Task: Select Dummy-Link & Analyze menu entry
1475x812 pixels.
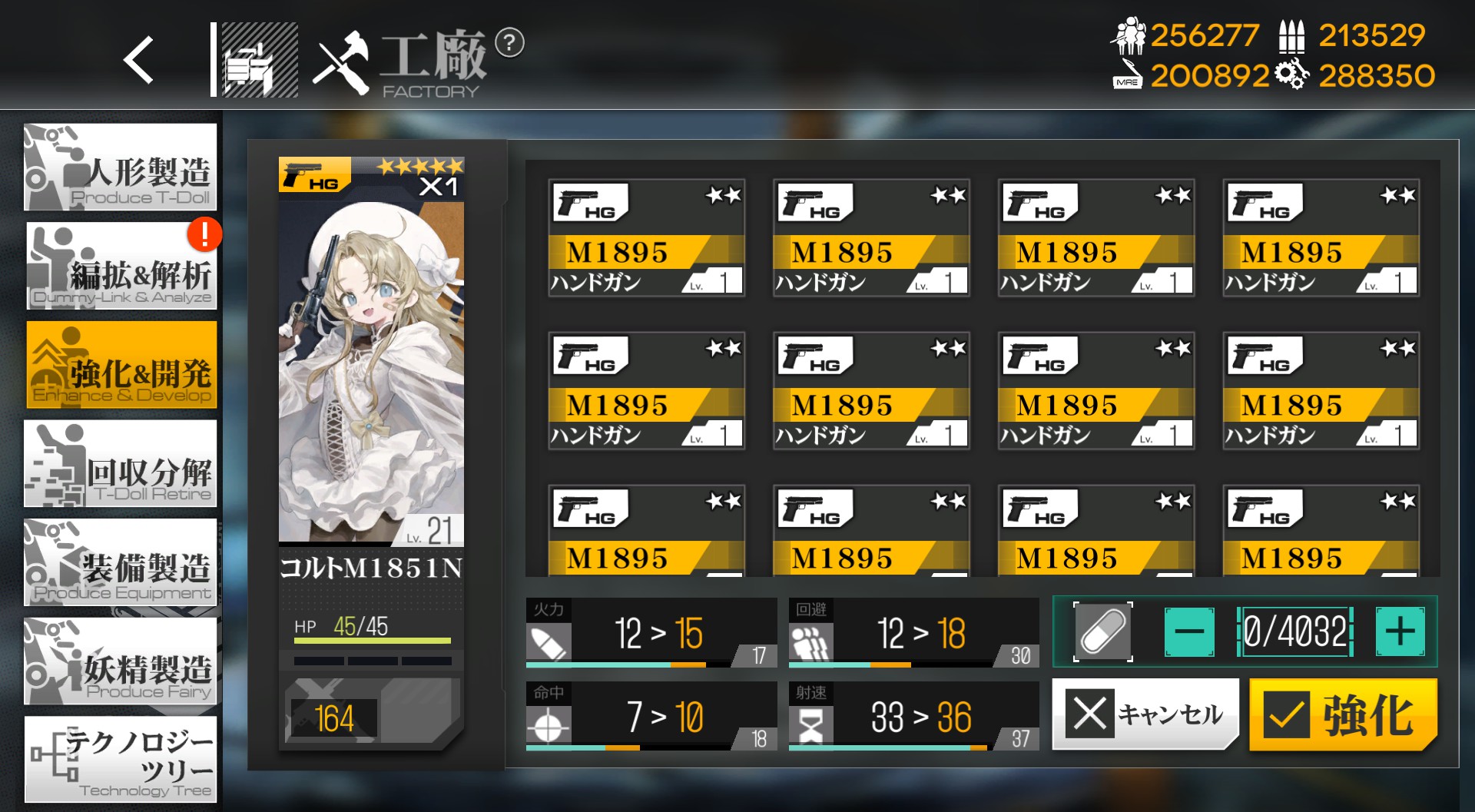Action: (x=122, y=267)
